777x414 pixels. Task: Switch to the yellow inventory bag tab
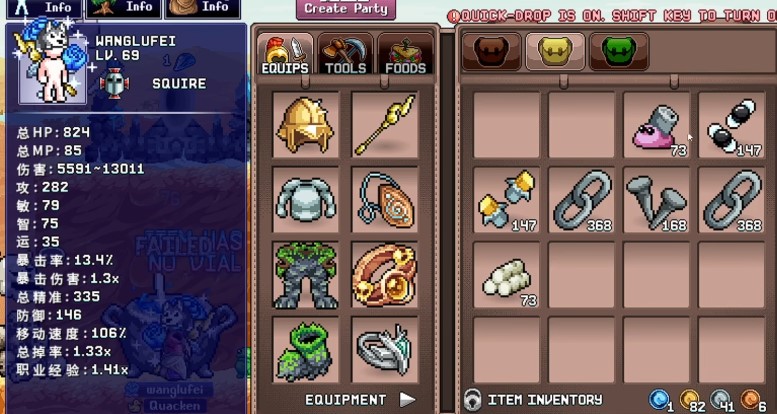(x=556, y=50)
